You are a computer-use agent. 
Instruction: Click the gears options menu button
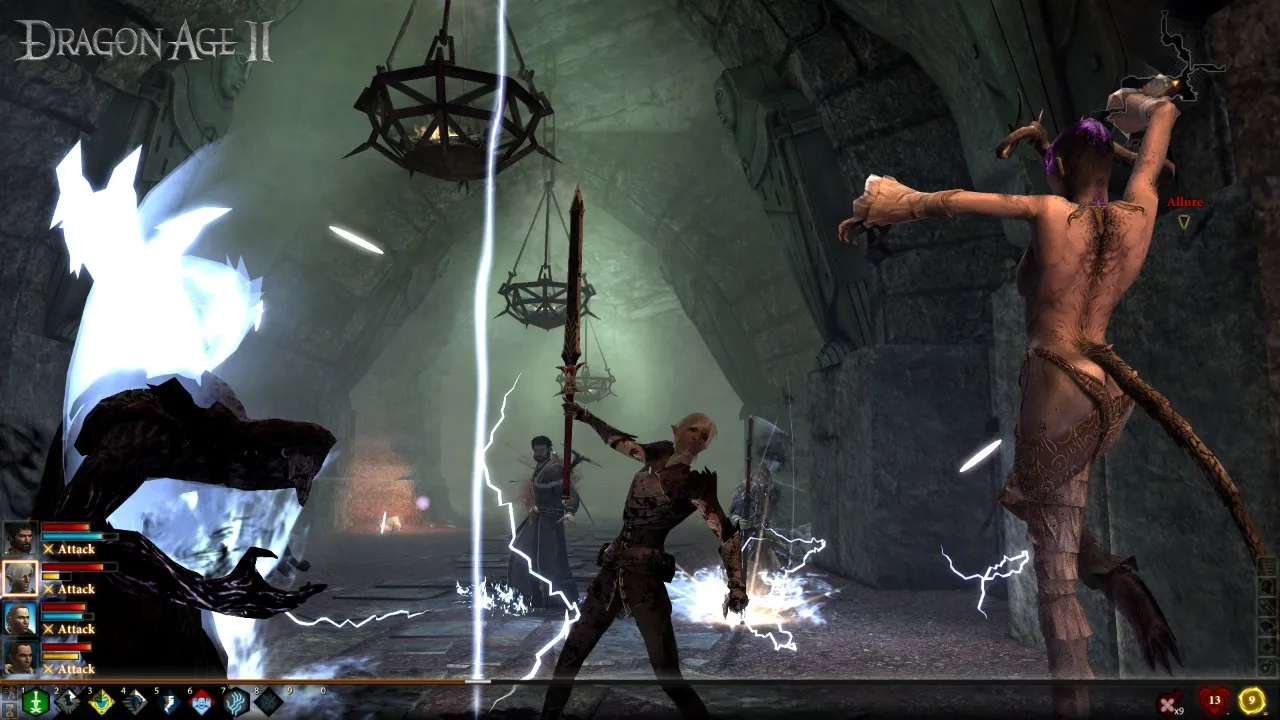click(x=1267, y=665)
